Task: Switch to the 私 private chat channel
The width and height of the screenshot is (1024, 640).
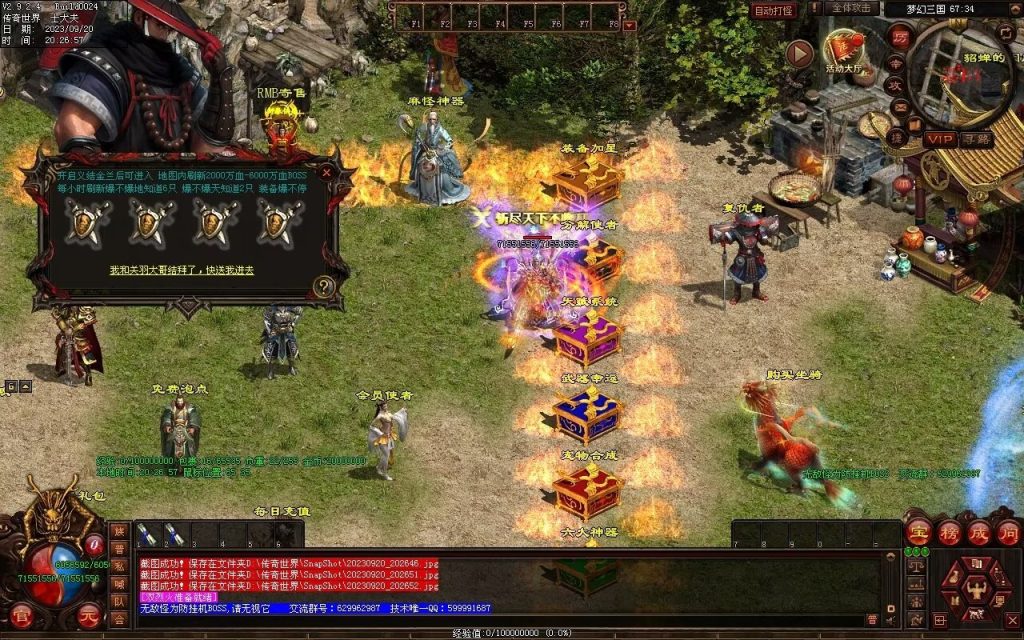Action: coord(119,567)
